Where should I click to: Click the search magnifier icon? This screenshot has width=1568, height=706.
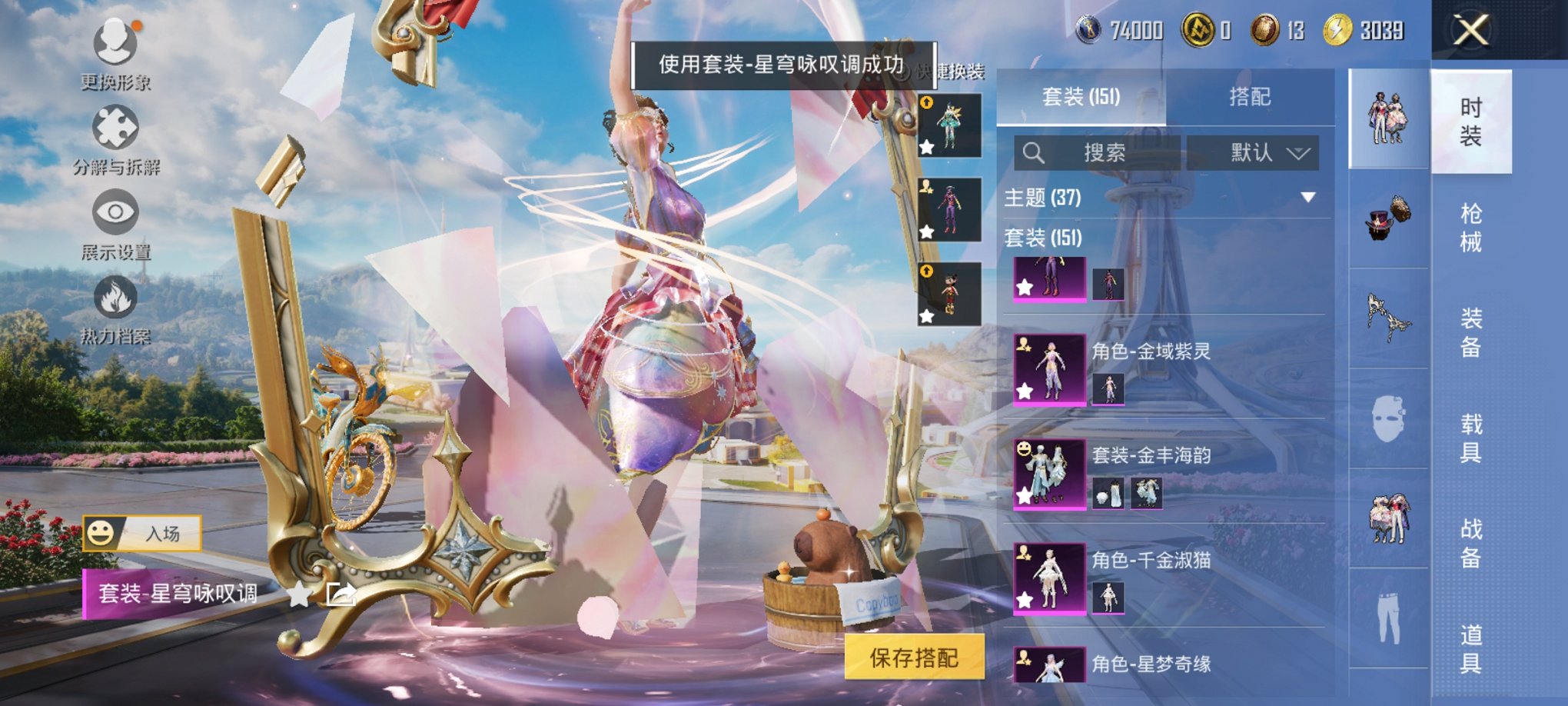pos(1034,152)
